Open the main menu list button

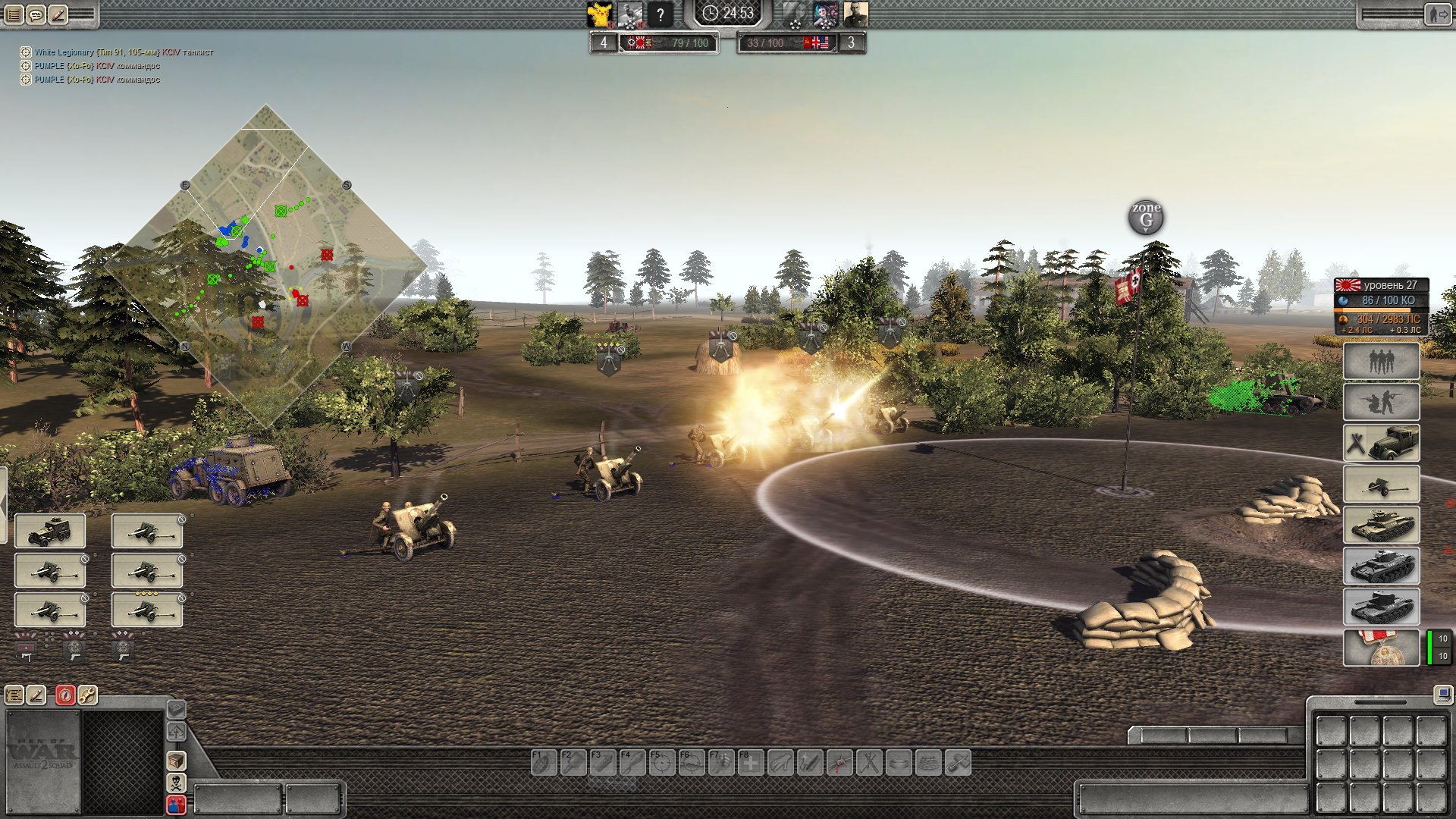14,14
